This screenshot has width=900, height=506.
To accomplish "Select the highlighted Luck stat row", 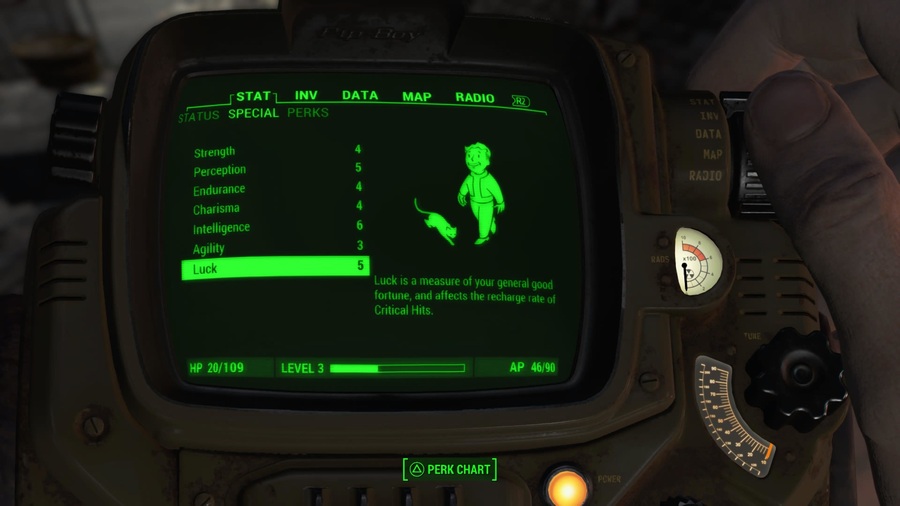I will pos(275,268).
